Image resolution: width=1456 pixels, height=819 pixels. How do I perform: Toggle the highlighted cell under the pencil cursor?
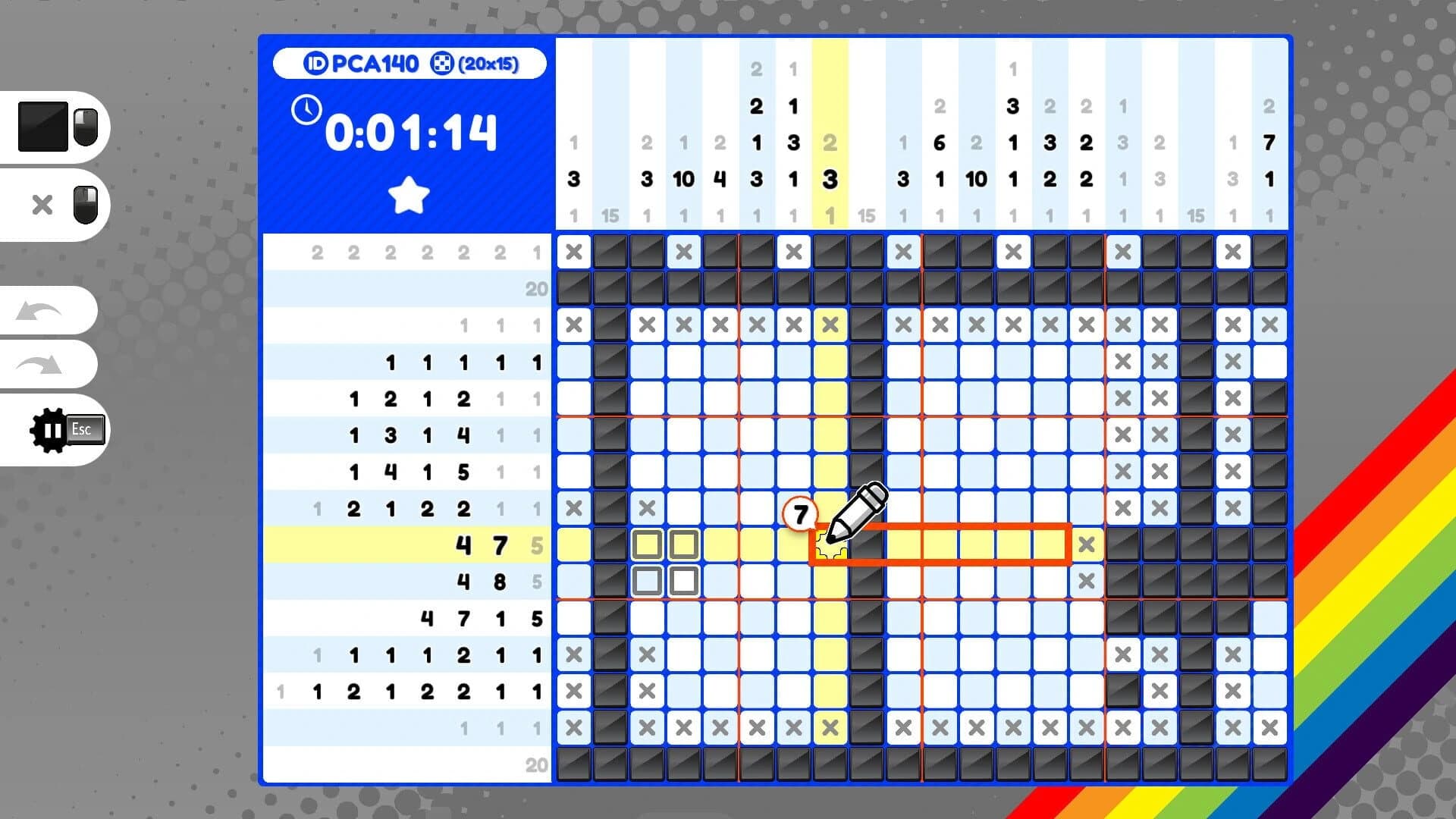(832, 544)
